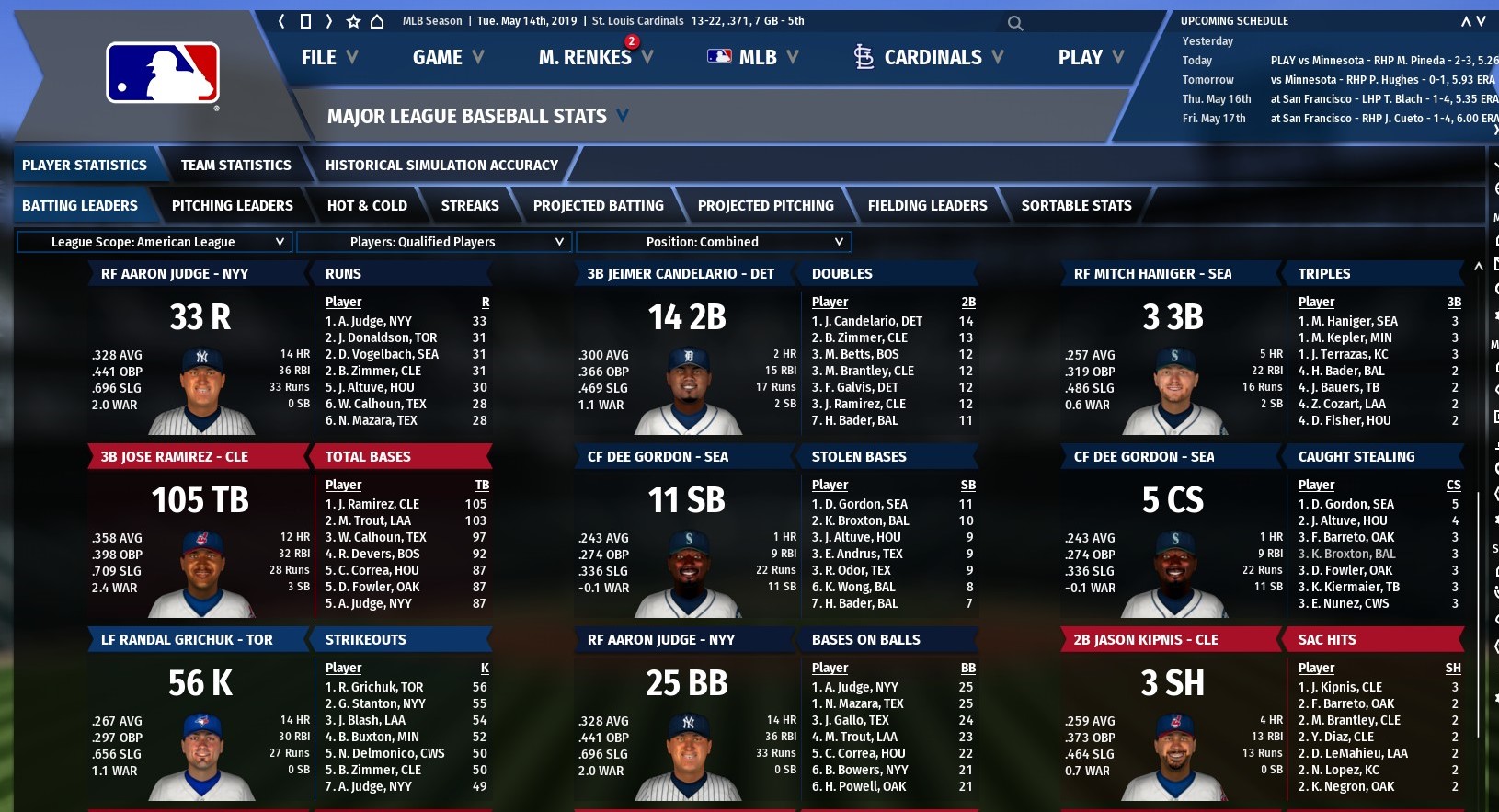
Task: View the Streaks tab
Action: (x=470, y=206)
